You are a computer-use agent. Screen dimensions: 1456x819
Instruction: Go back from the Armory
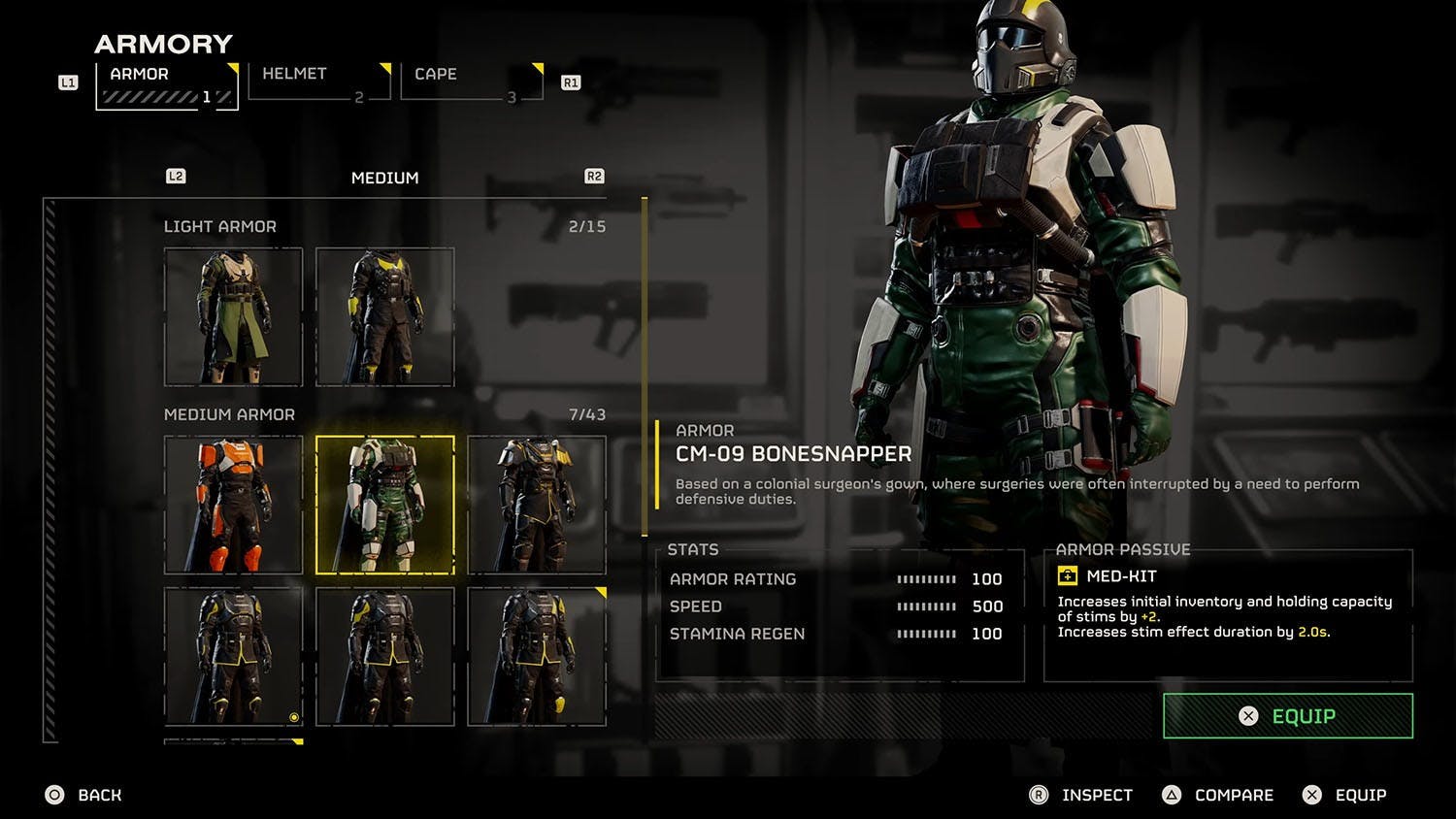point(84,795)
